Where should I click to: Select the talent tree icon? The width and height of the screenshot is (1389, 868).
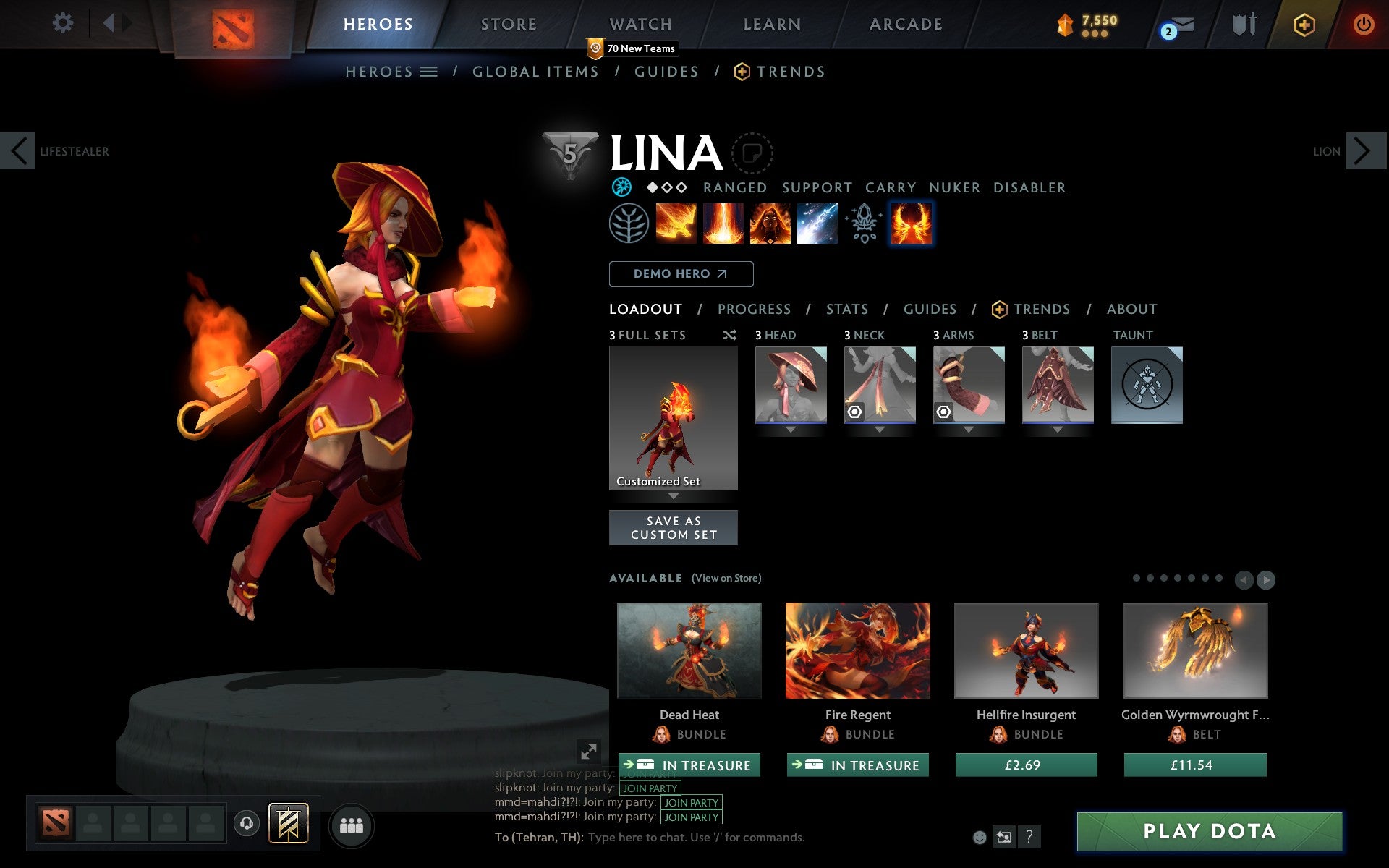point(628,223)
